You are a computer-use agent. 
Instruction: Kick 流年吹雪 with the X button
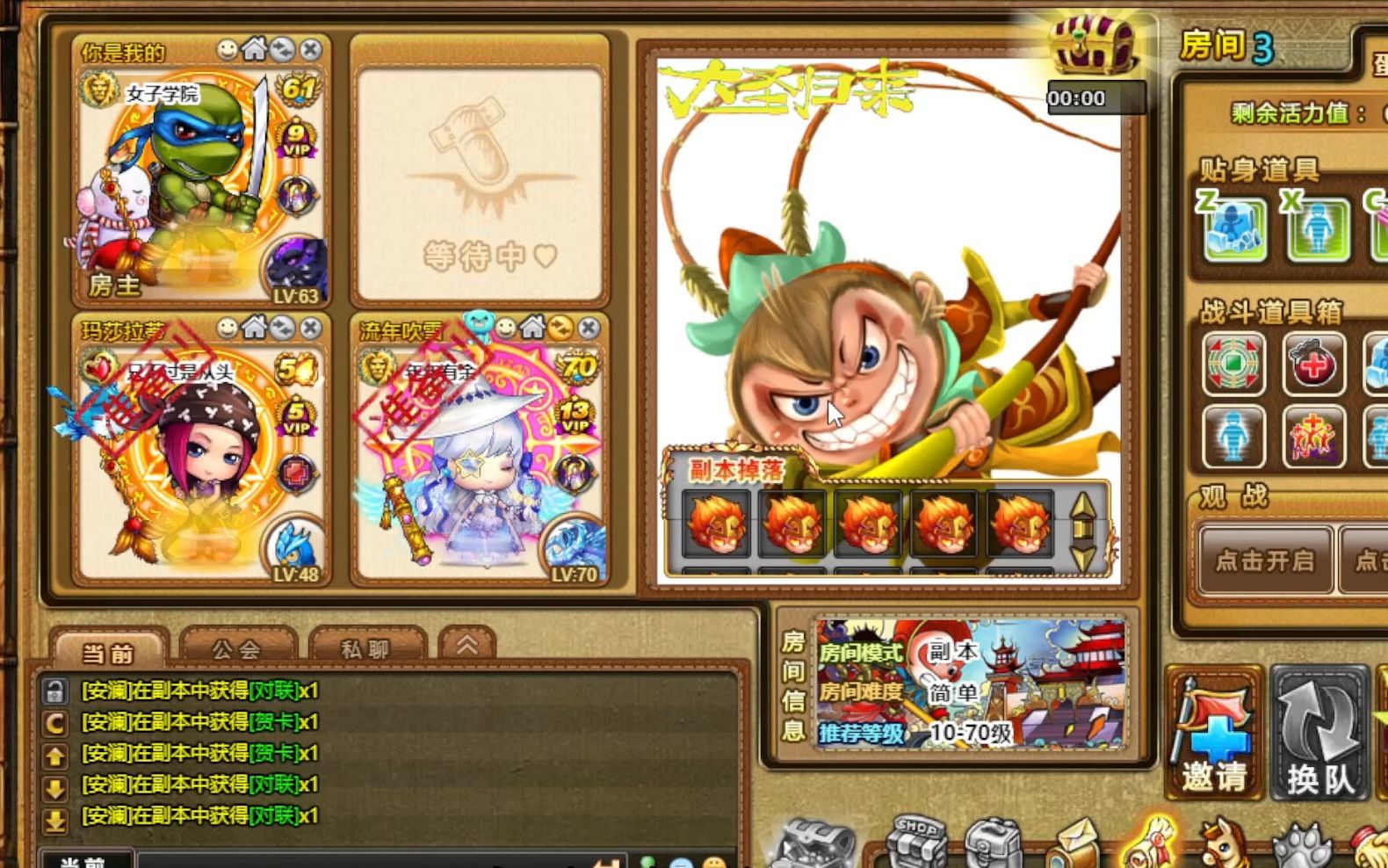[589, 329]
